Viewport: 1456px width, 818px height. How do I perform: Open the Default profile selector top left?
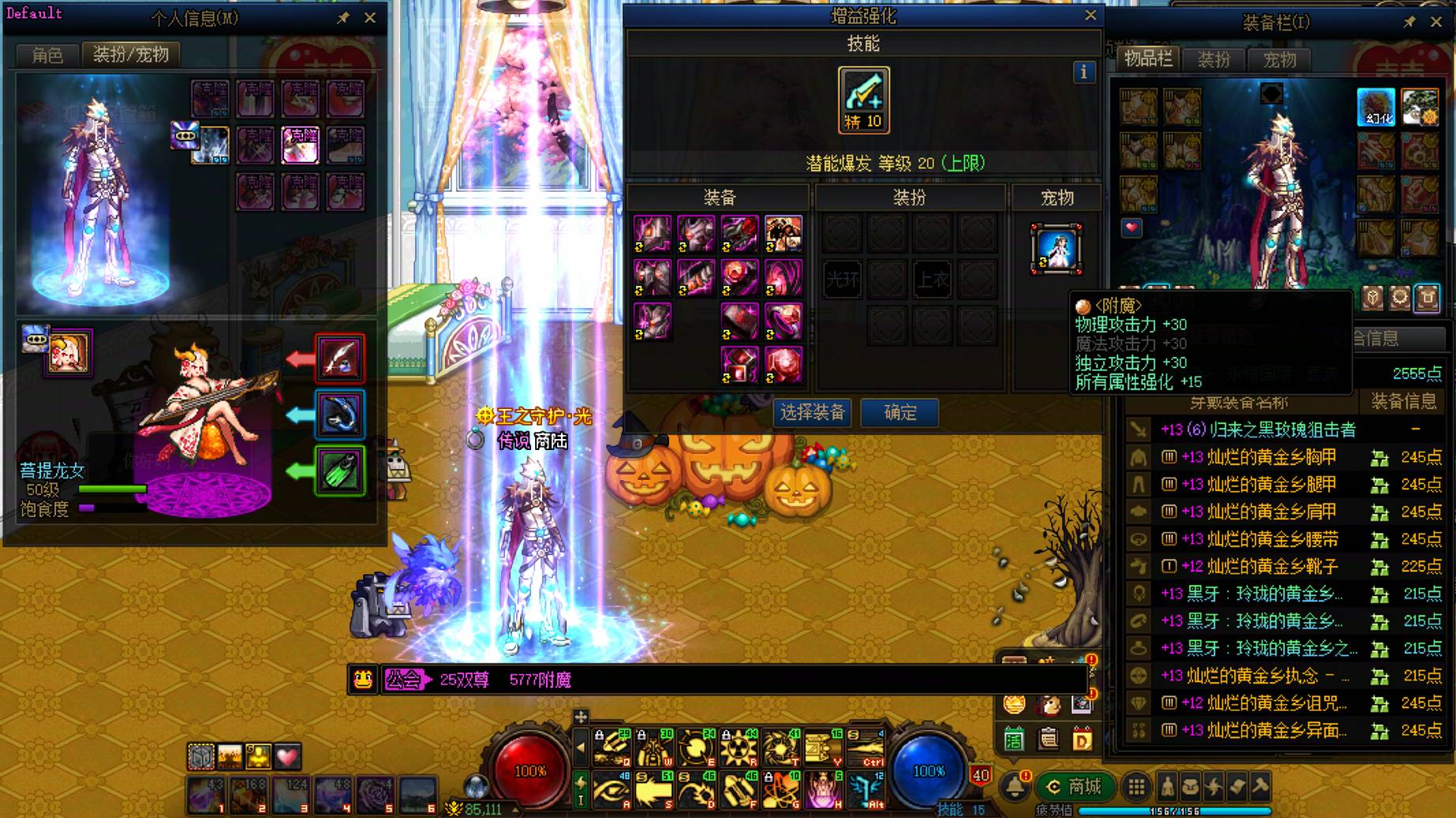click(x=34, y=13)
